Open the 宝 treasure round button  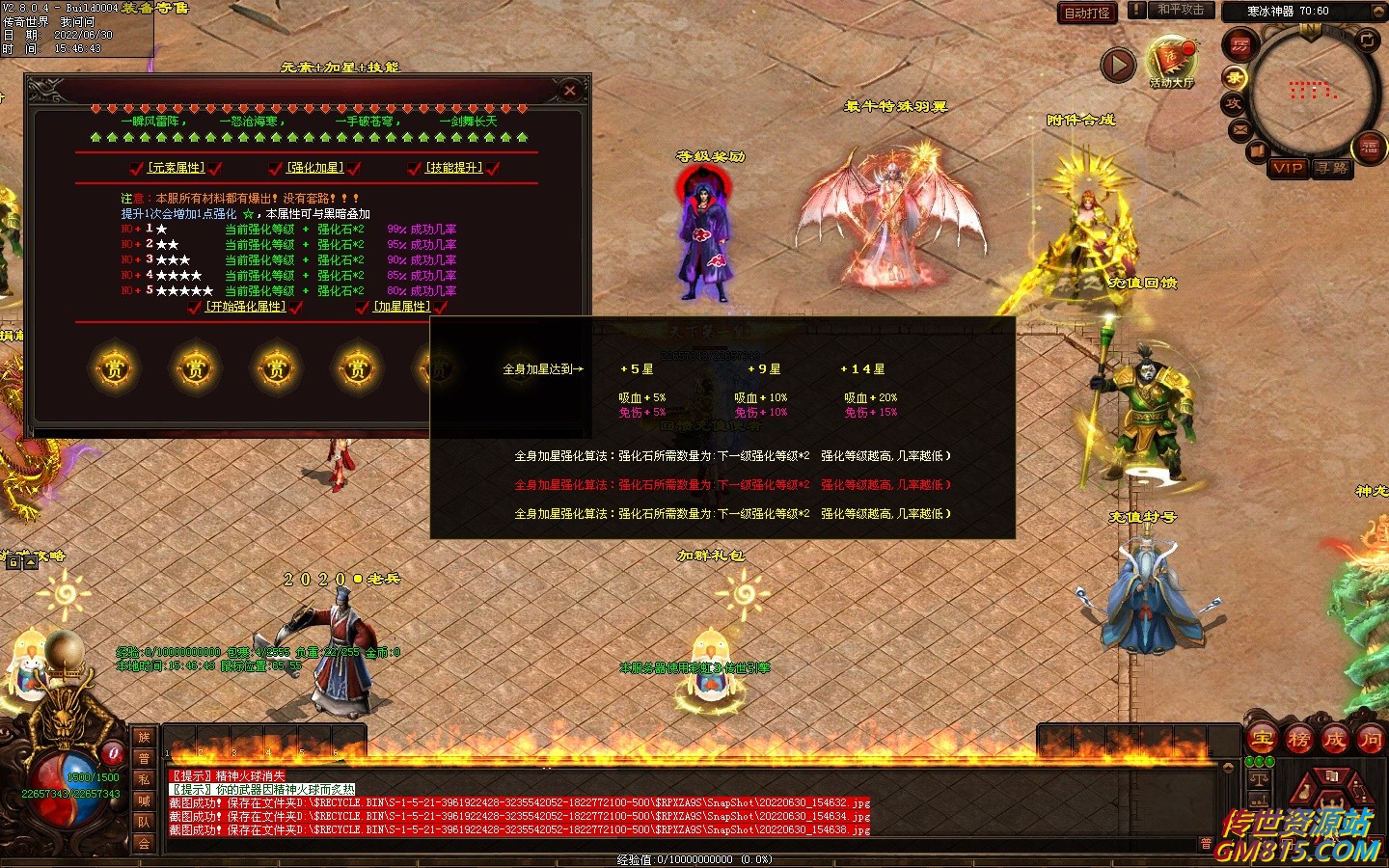tap(1262, 740)
